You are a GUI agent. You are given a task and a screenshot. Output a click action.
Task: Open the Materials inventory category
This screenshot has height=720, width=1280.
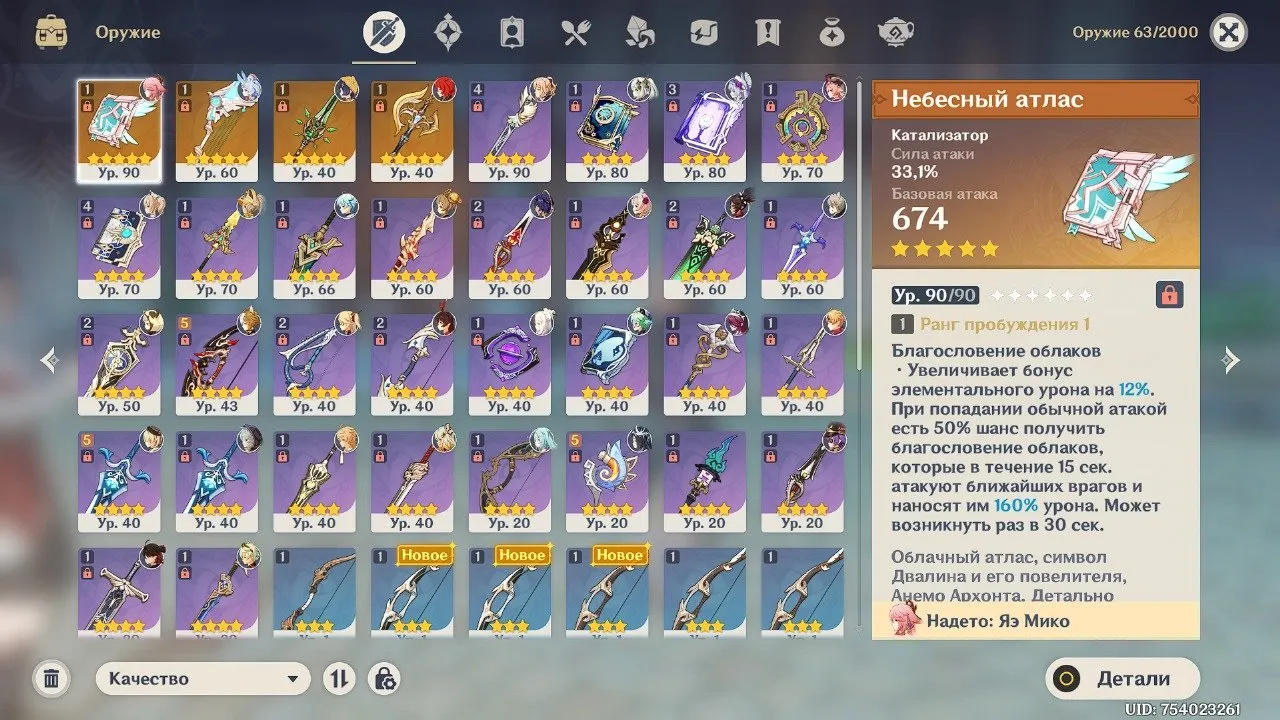(639, 31)
